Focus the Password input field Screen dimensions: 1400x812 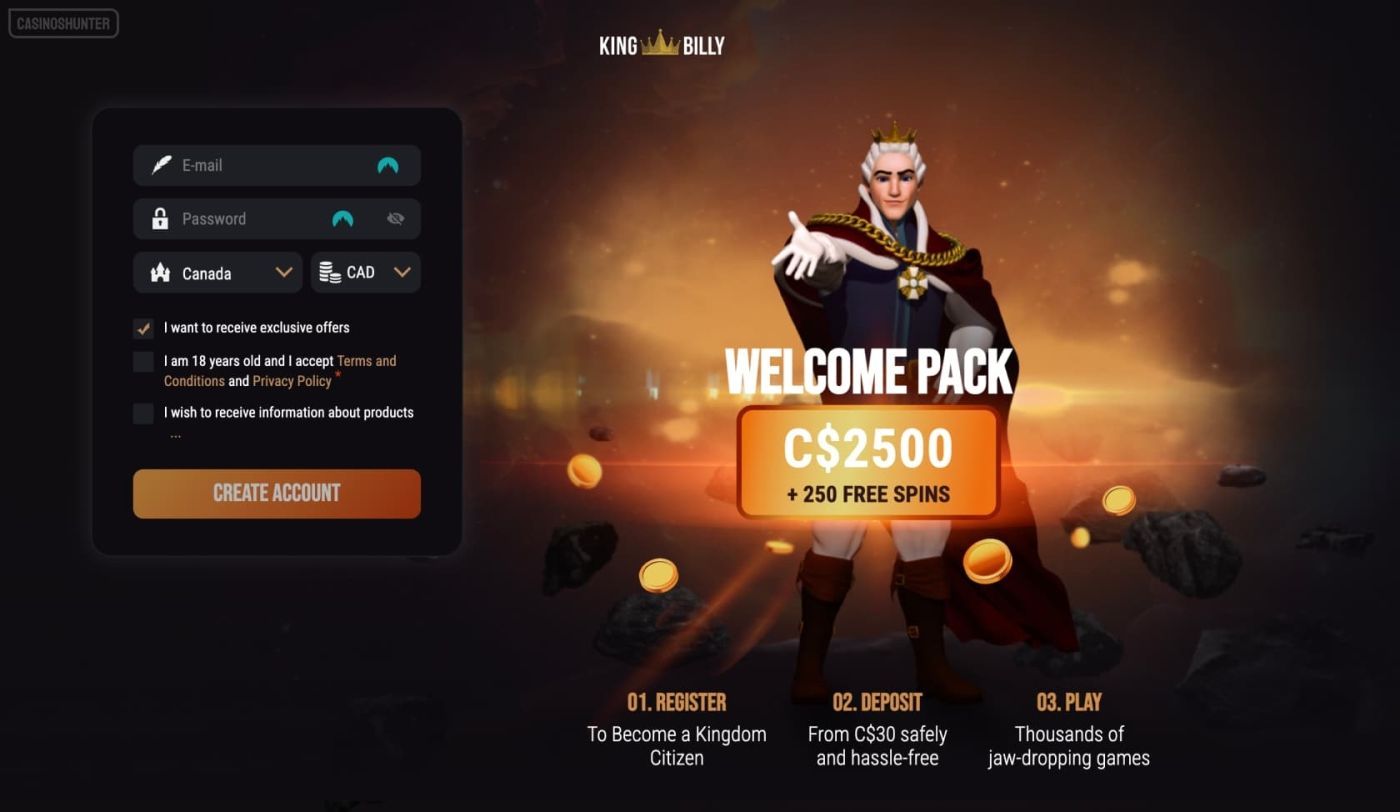pos(250,219)
